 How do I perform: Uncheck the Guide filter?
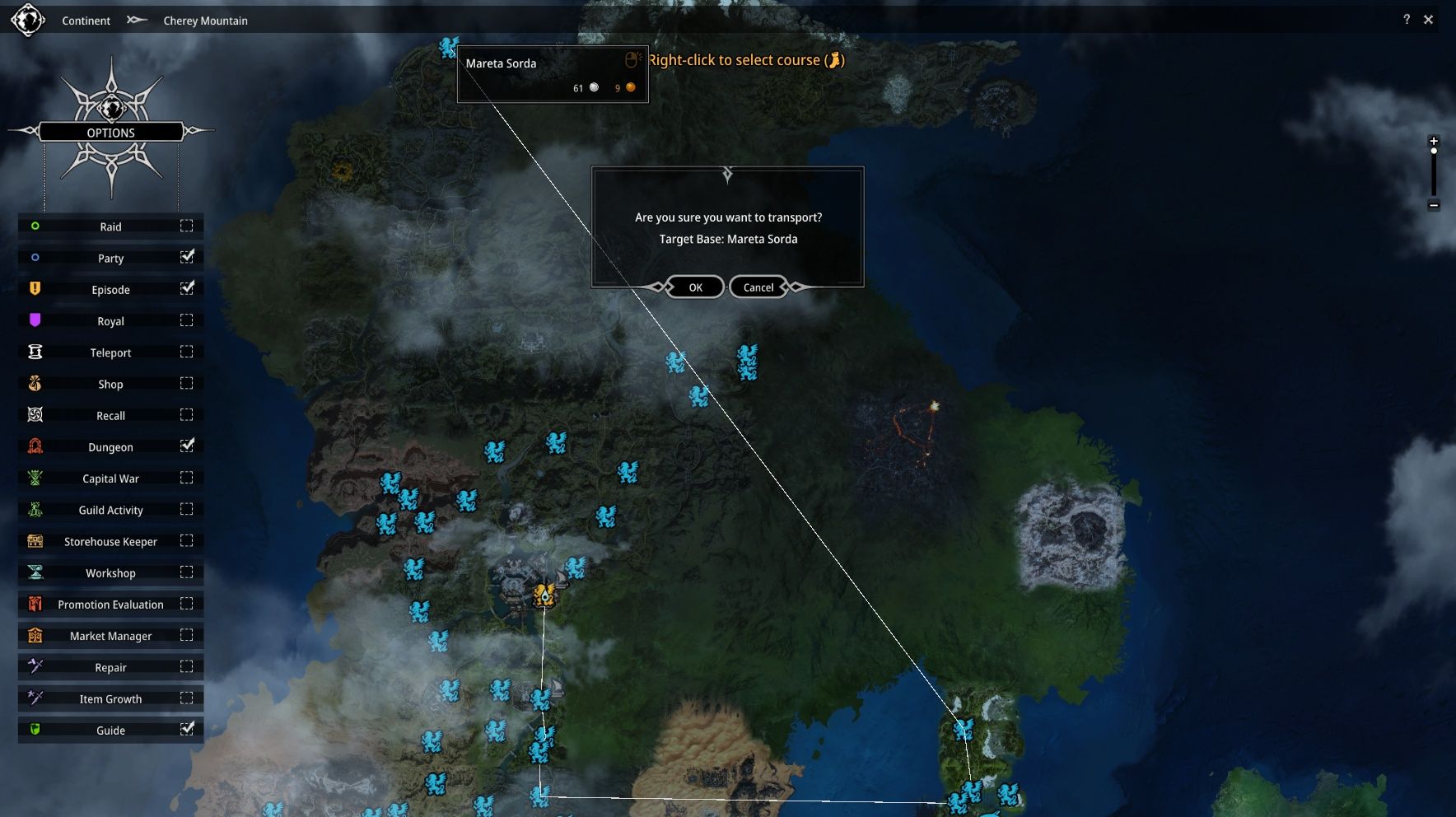pos(188,729)
